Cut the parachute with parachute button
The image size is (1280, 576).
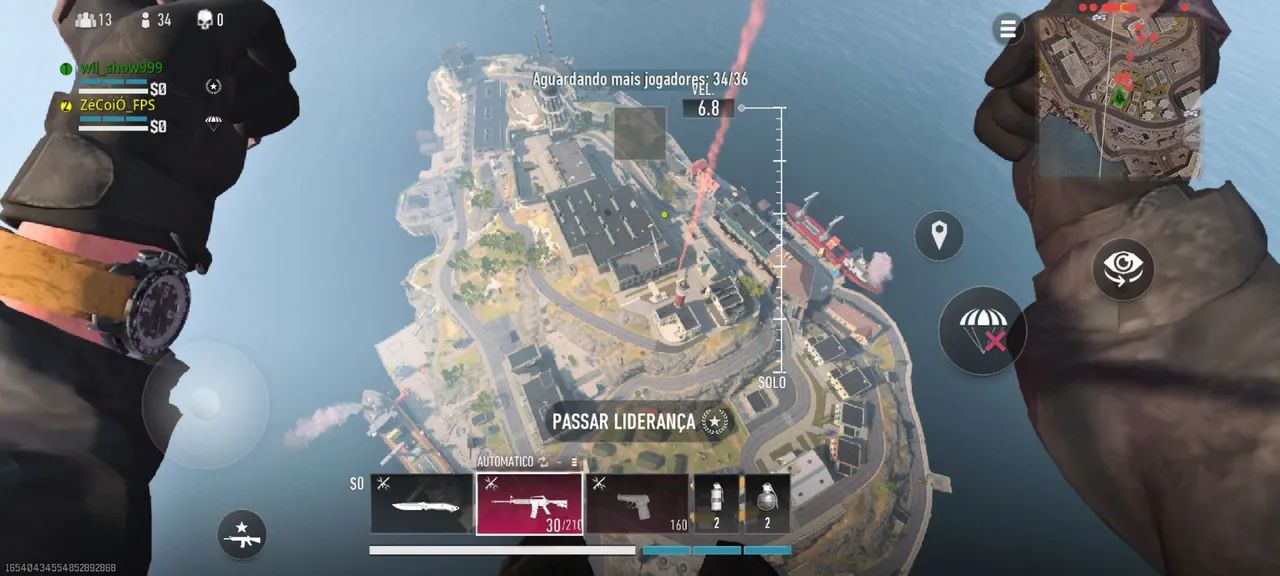[x=982, y=331]
